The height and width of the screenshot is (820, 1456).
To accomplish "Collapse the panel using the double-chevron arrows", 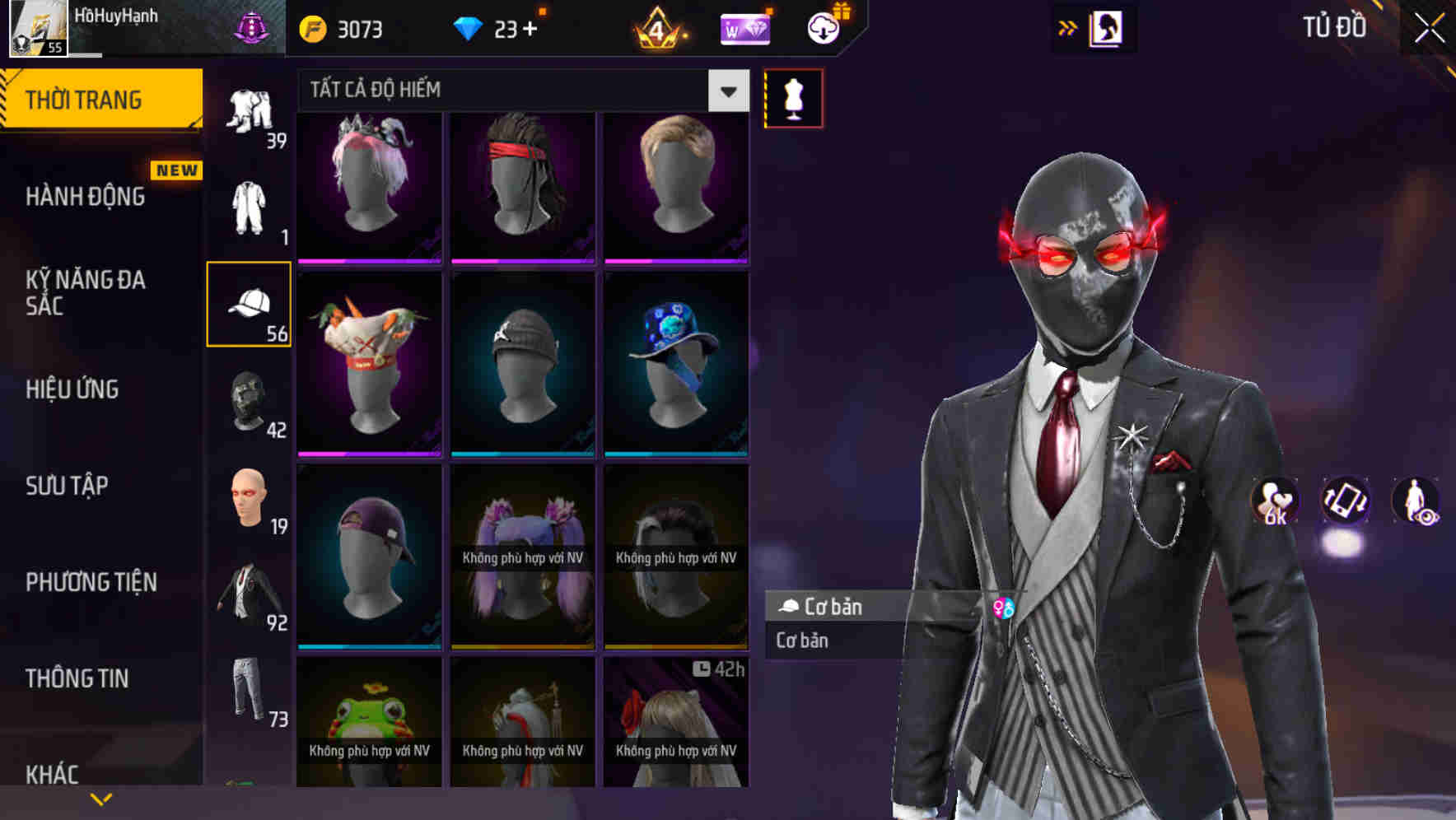I will pyautogui.click(x=1068, y=26).
